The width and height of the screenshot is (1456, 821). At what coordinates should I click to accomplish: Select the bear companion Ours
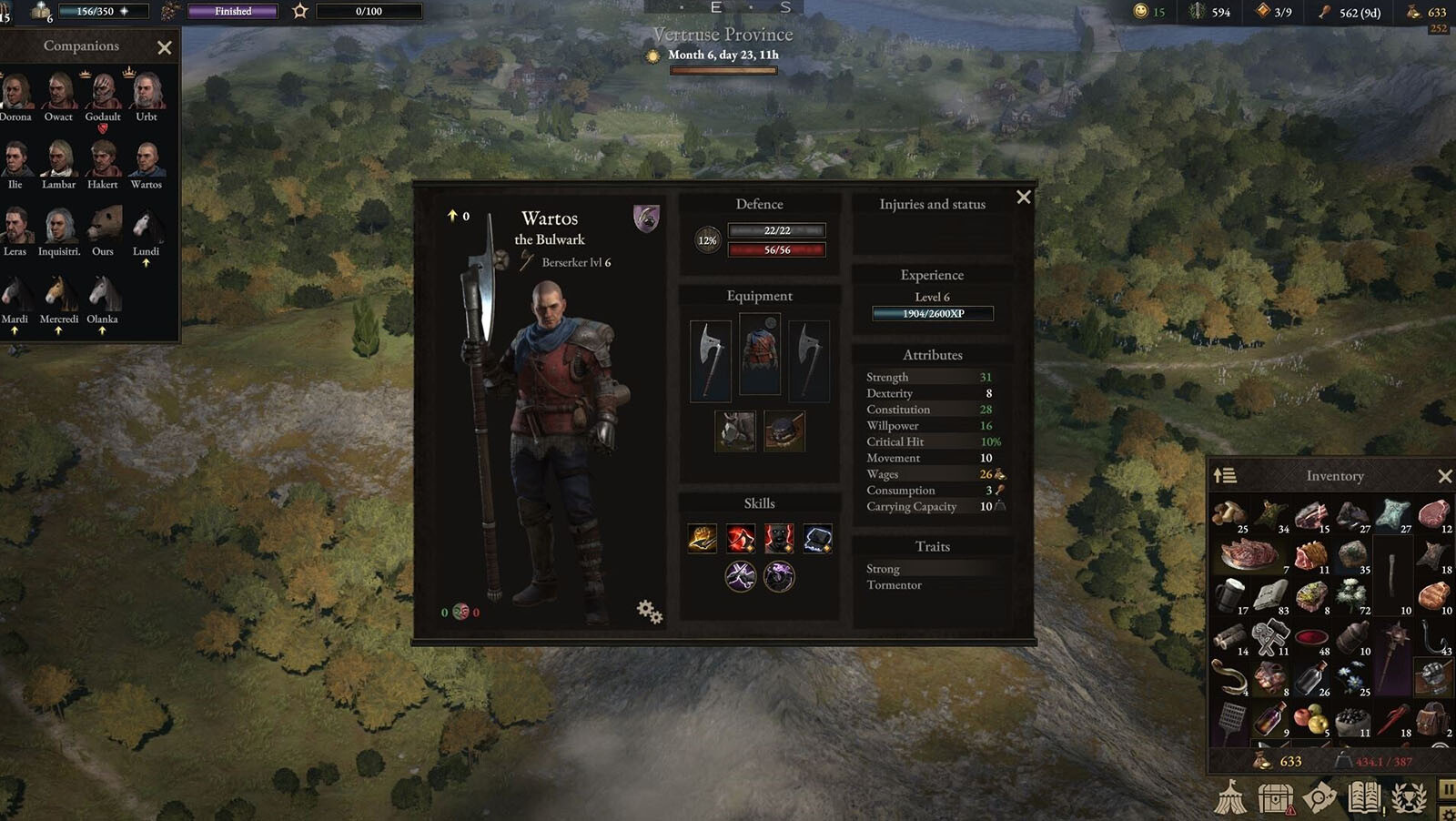pyautogui.click(x=103, y=226)
